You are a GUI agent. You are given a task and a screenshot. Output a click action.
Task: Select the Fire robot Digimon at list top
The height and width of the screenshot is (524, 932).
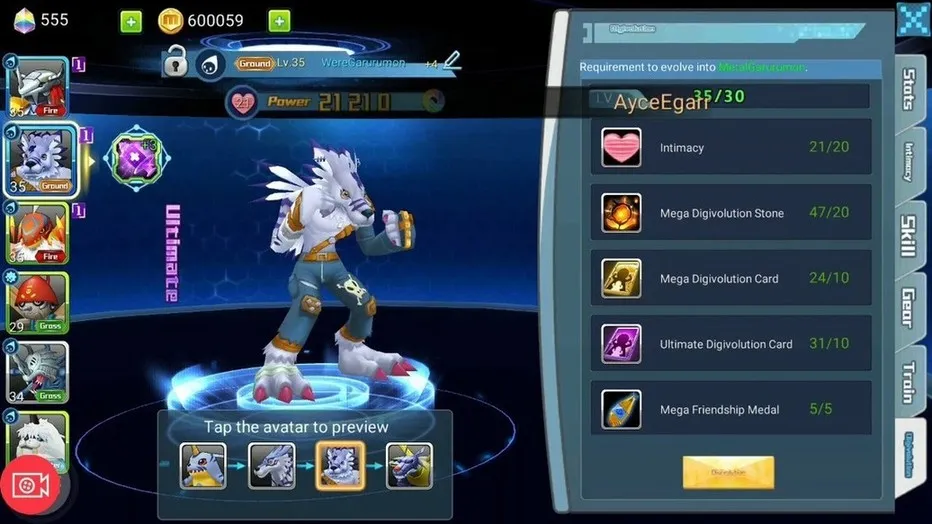[38, 87]
